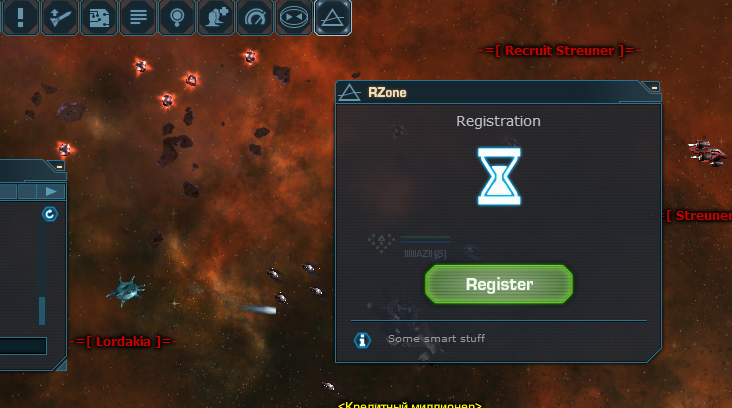Open the puzzle-piece map toolbar icon

pyautogui.click(x=100, y=16)
